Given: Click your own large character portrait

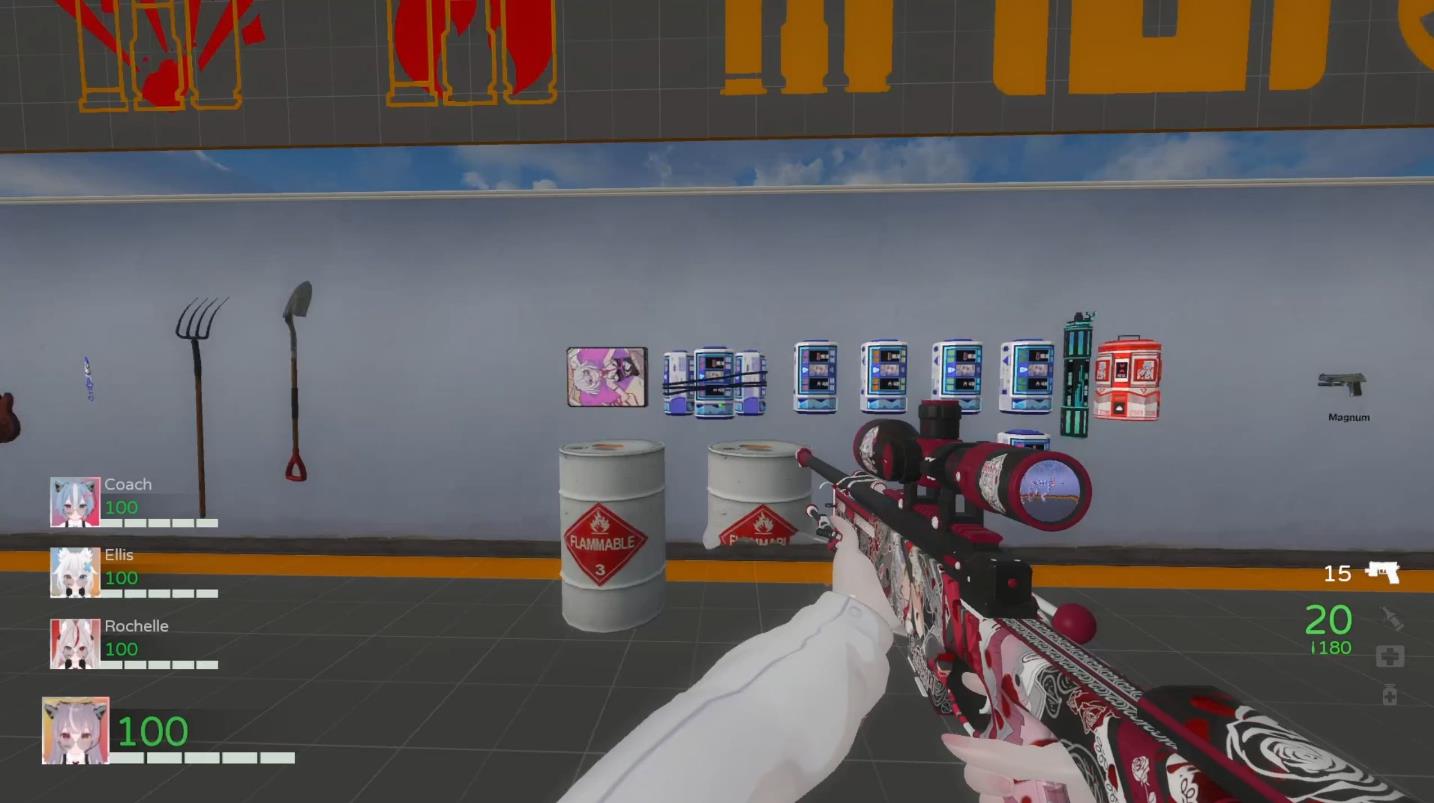Looking at the screenshot, I should click(x=75, y=731).
